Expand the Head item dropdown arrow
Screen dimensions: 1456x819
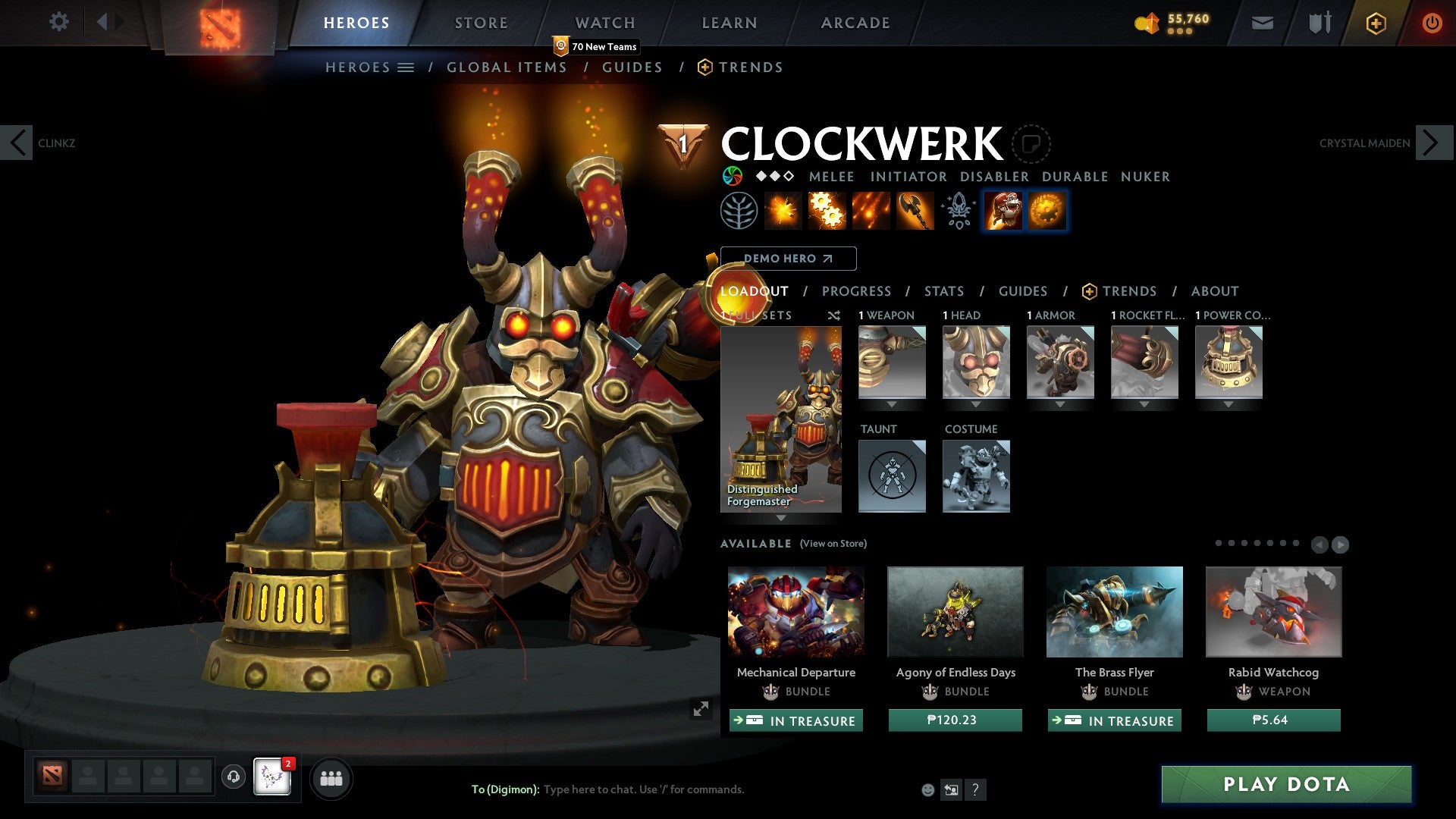[x=976, y=404]
